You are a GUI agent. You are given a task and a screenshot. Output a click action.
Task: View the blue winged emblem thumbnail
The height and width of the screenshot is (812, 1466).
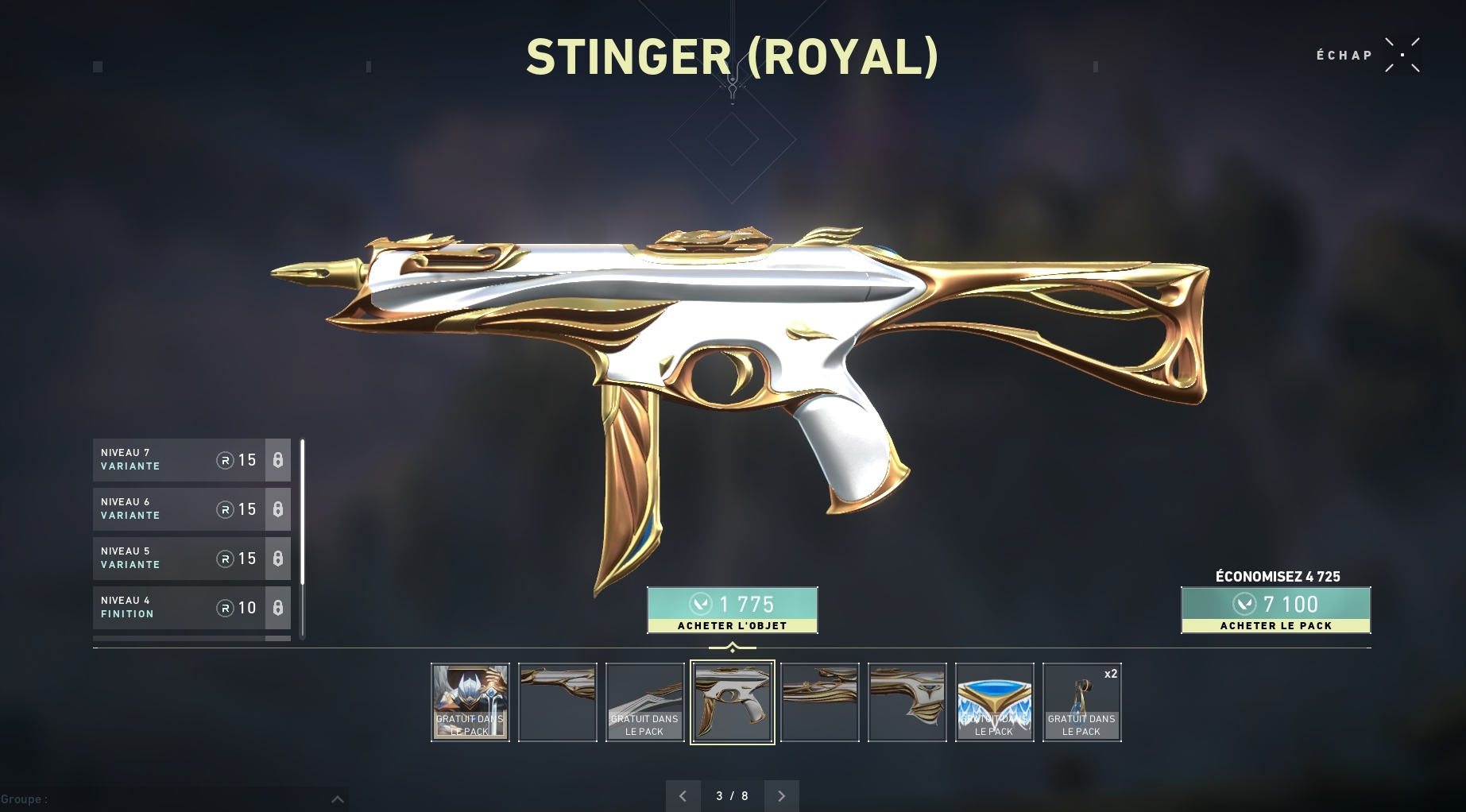[x=994, y=702]
